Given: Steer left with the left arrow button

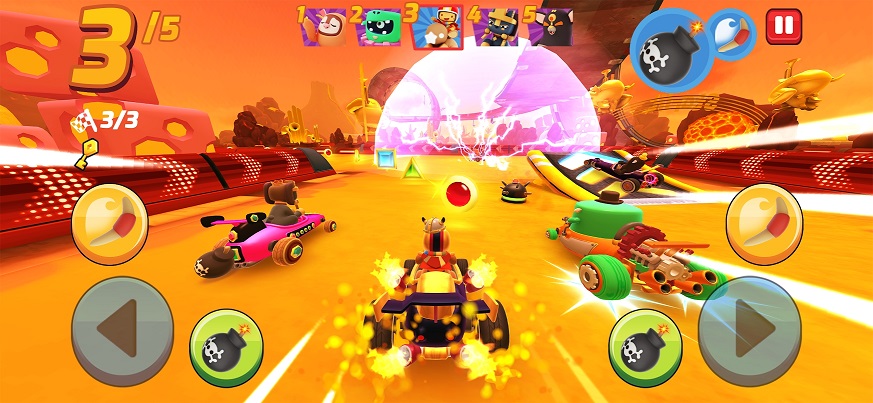Looking at the screenshot, I should (122, 331).
